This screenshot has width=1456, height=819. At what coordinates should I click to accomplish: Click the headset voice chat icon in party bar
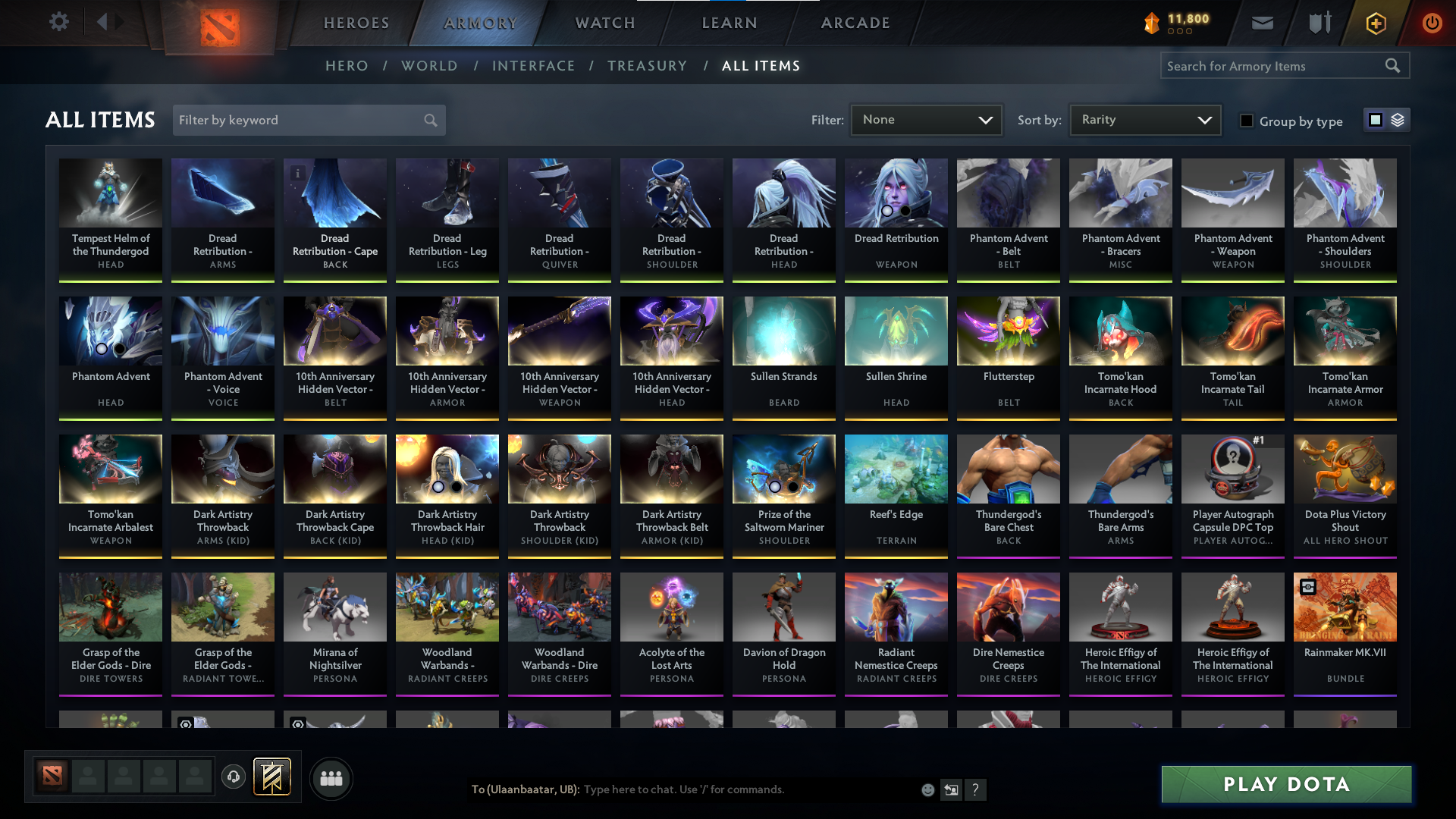234,777
